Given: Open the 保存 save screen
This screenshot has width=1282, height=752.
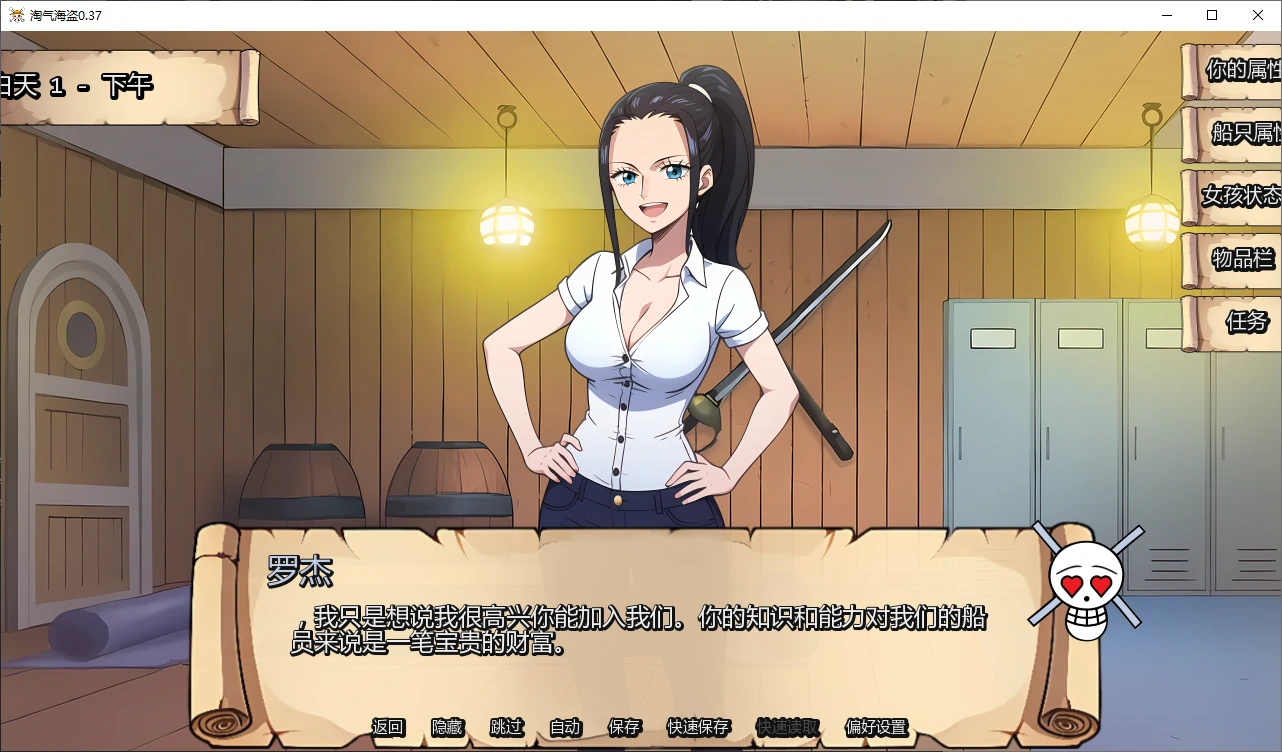Looking at the screenshot, I should point(624,727).
